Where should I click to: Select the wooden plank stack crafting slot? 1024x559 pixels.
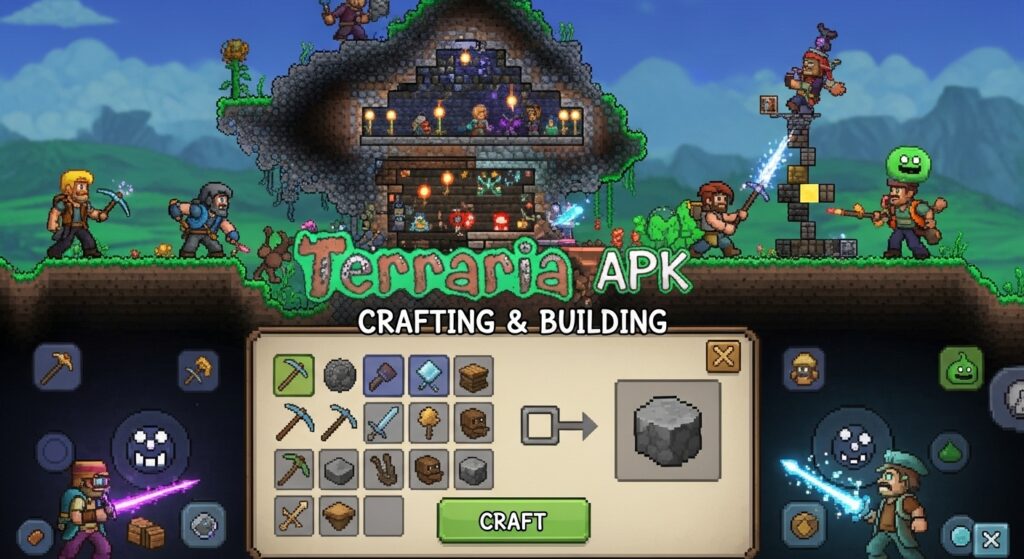[473, 375]
